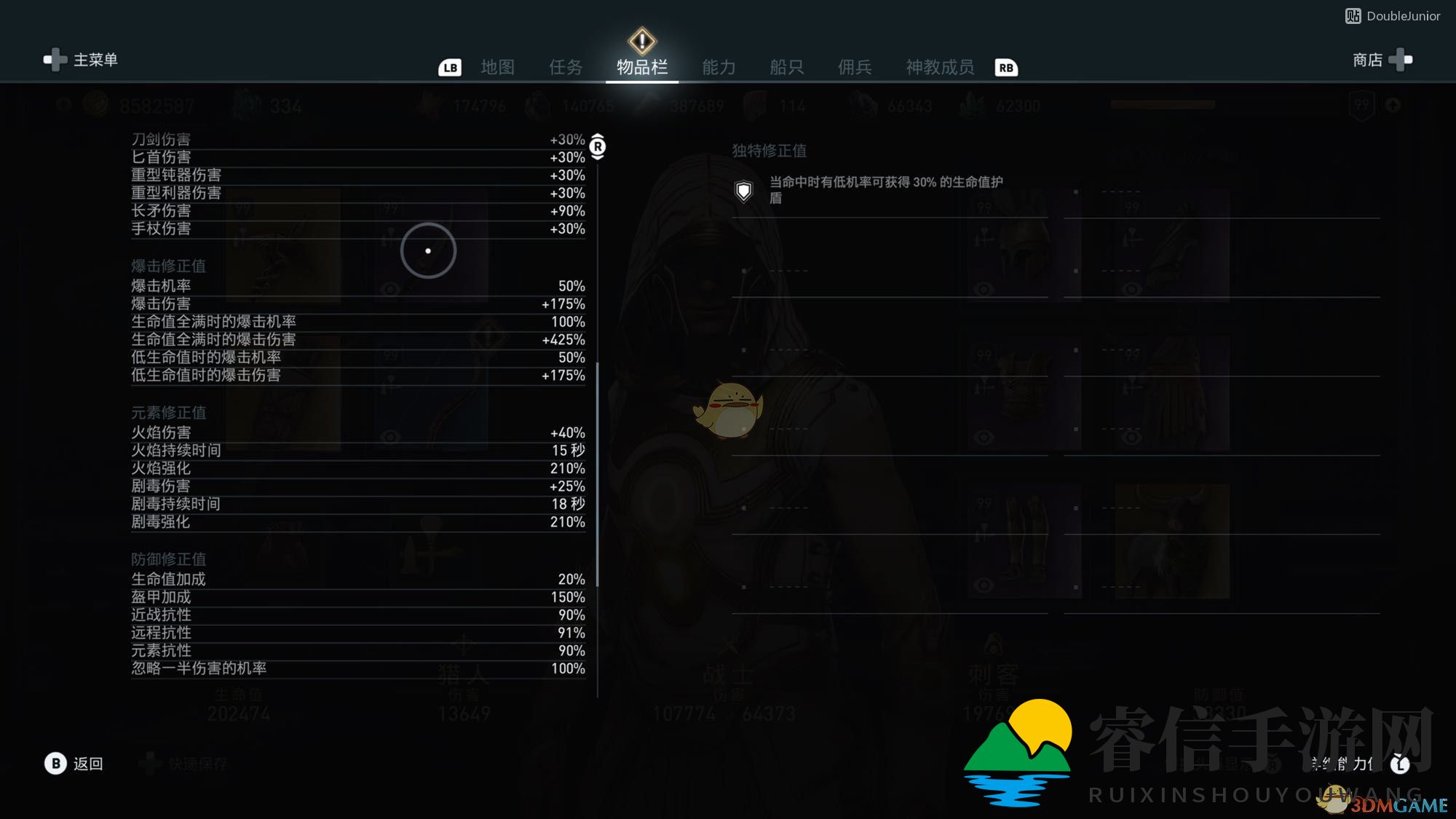1456x819 pixels.
Task: Open the 神教成员 tab
Action: coord(941,67)
